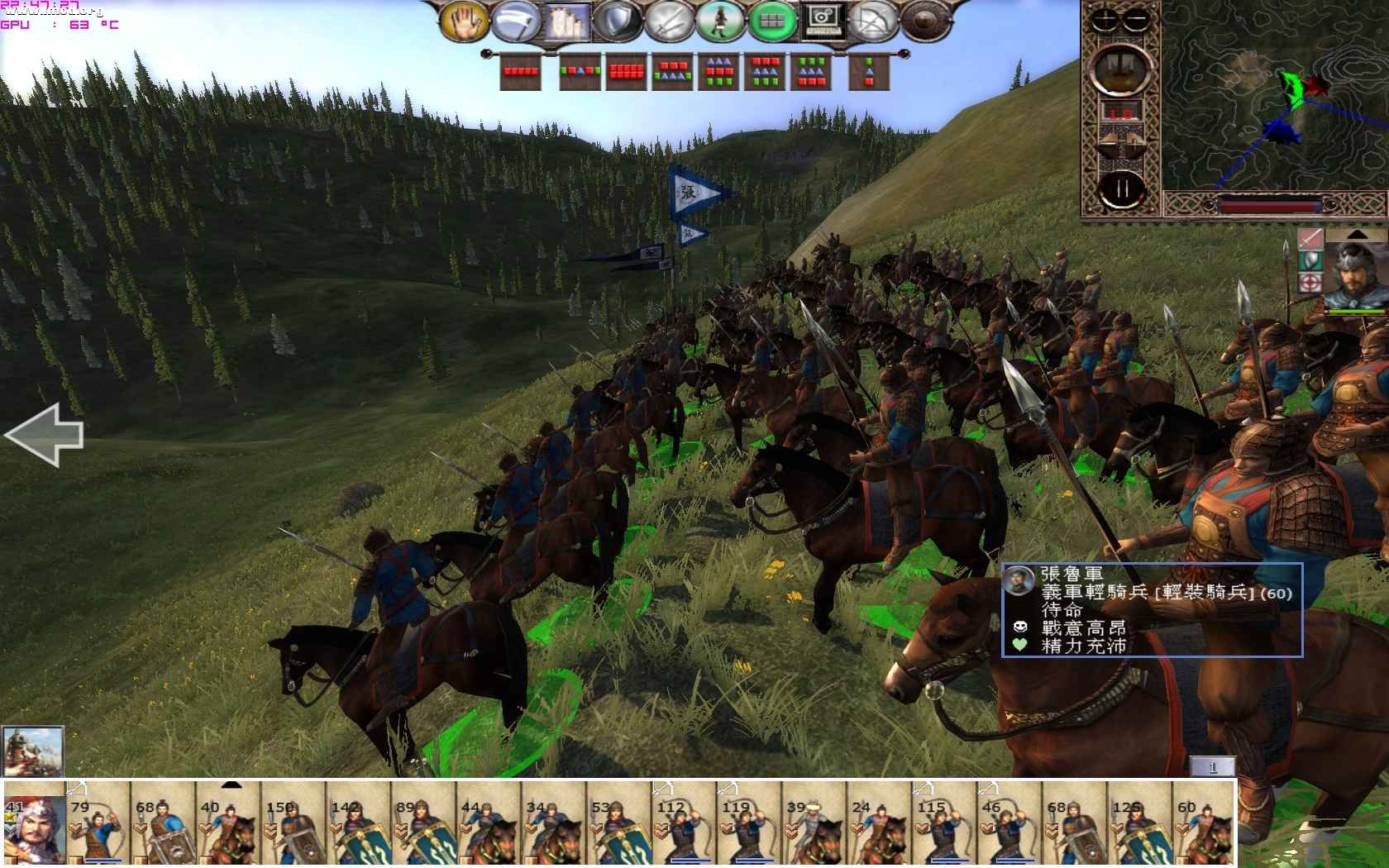Screen dimensions: 1389x868
Task: Toggle the walking soldier run button
Action: pyautogui.click(x=718, y=21)
